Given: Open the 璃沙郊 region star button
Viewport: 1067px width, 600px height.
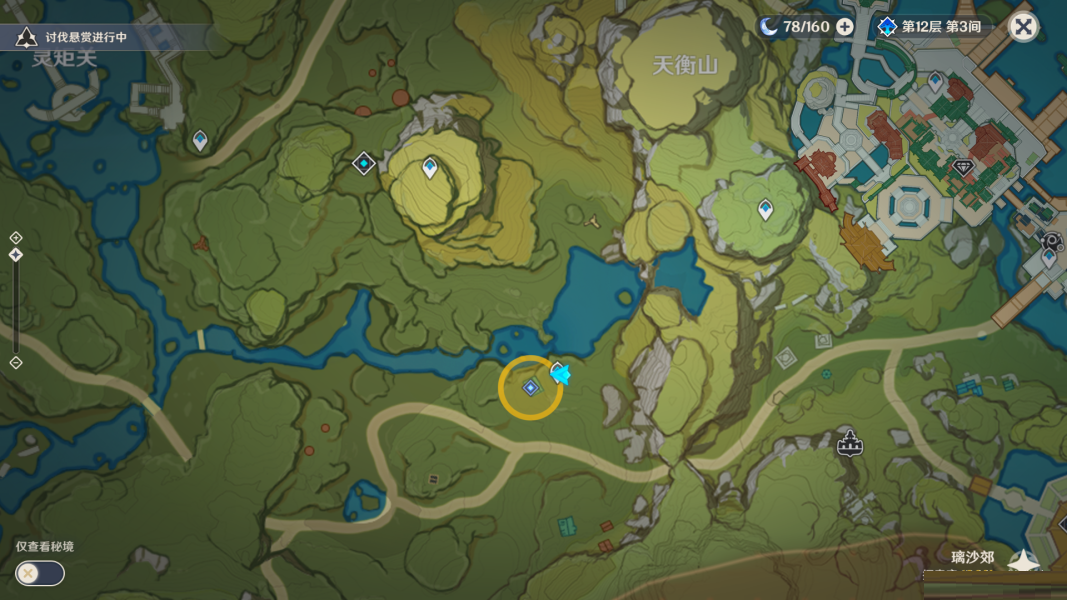Looking at the screenshot, I should click(1022, 562).
